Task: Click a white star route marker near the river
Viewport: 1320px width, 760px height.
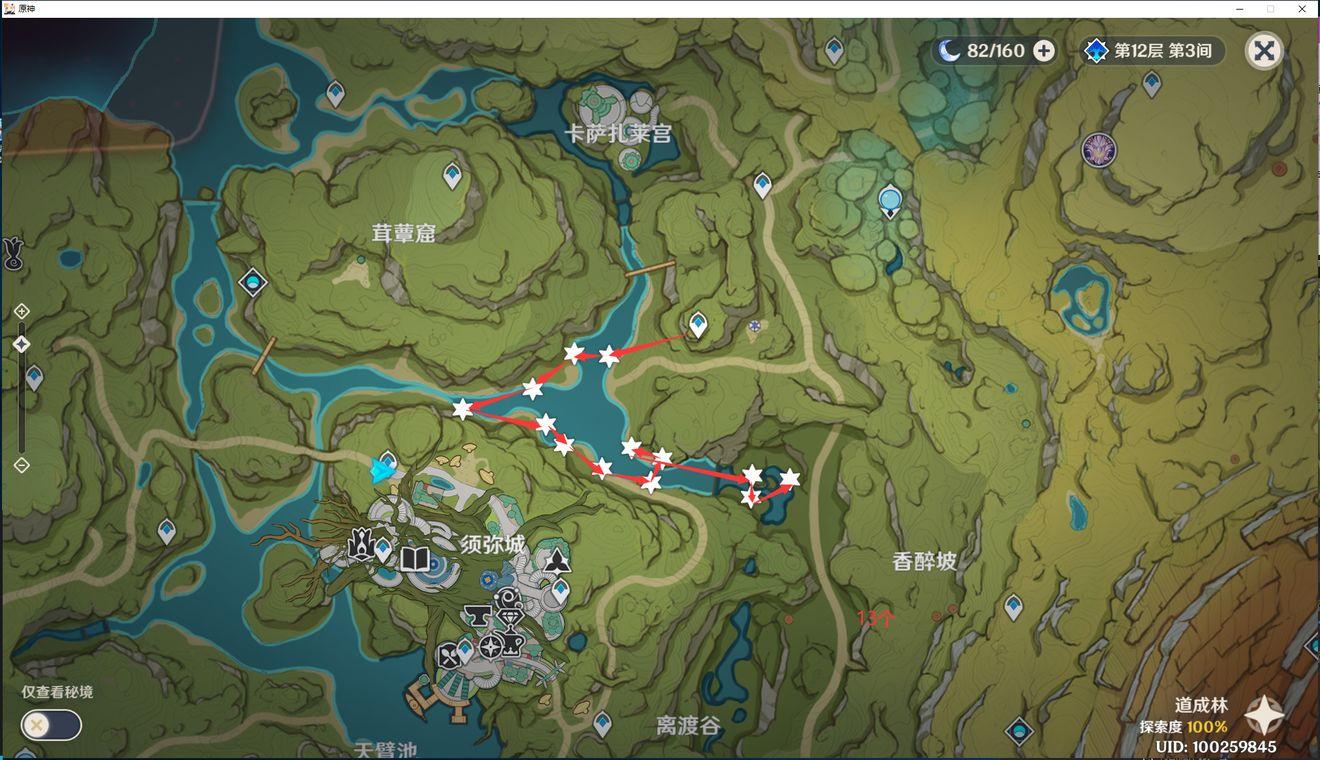Action: (x=574, y=352)
